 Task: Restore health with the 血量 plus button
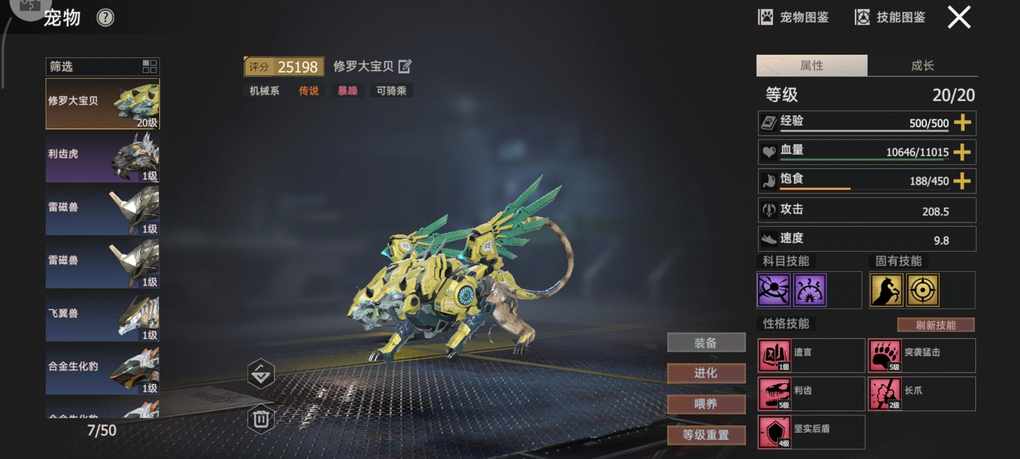click(x=962, y=152)
